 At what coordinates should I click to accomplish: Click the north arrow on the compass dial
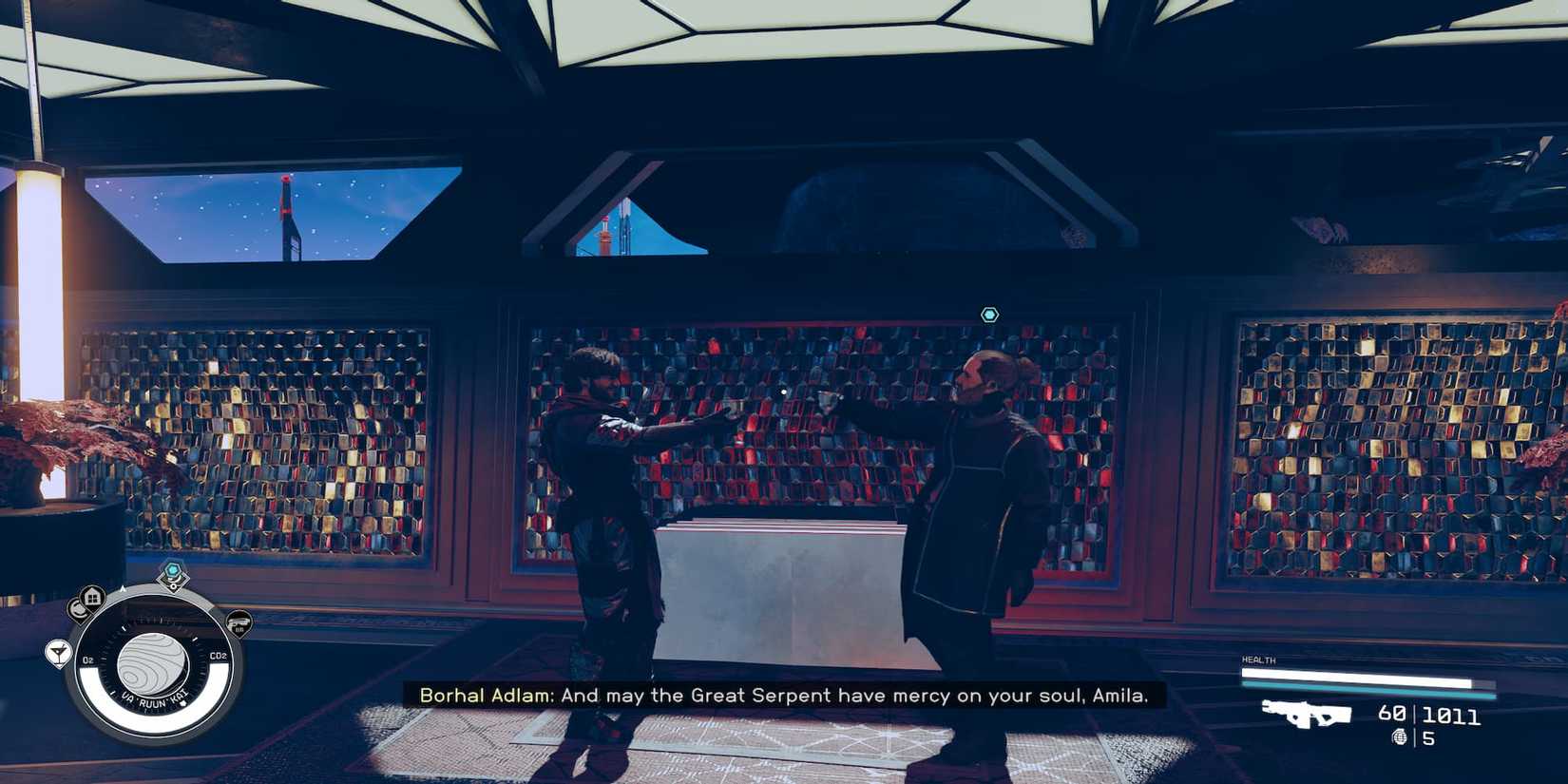(x=123, y=589)
